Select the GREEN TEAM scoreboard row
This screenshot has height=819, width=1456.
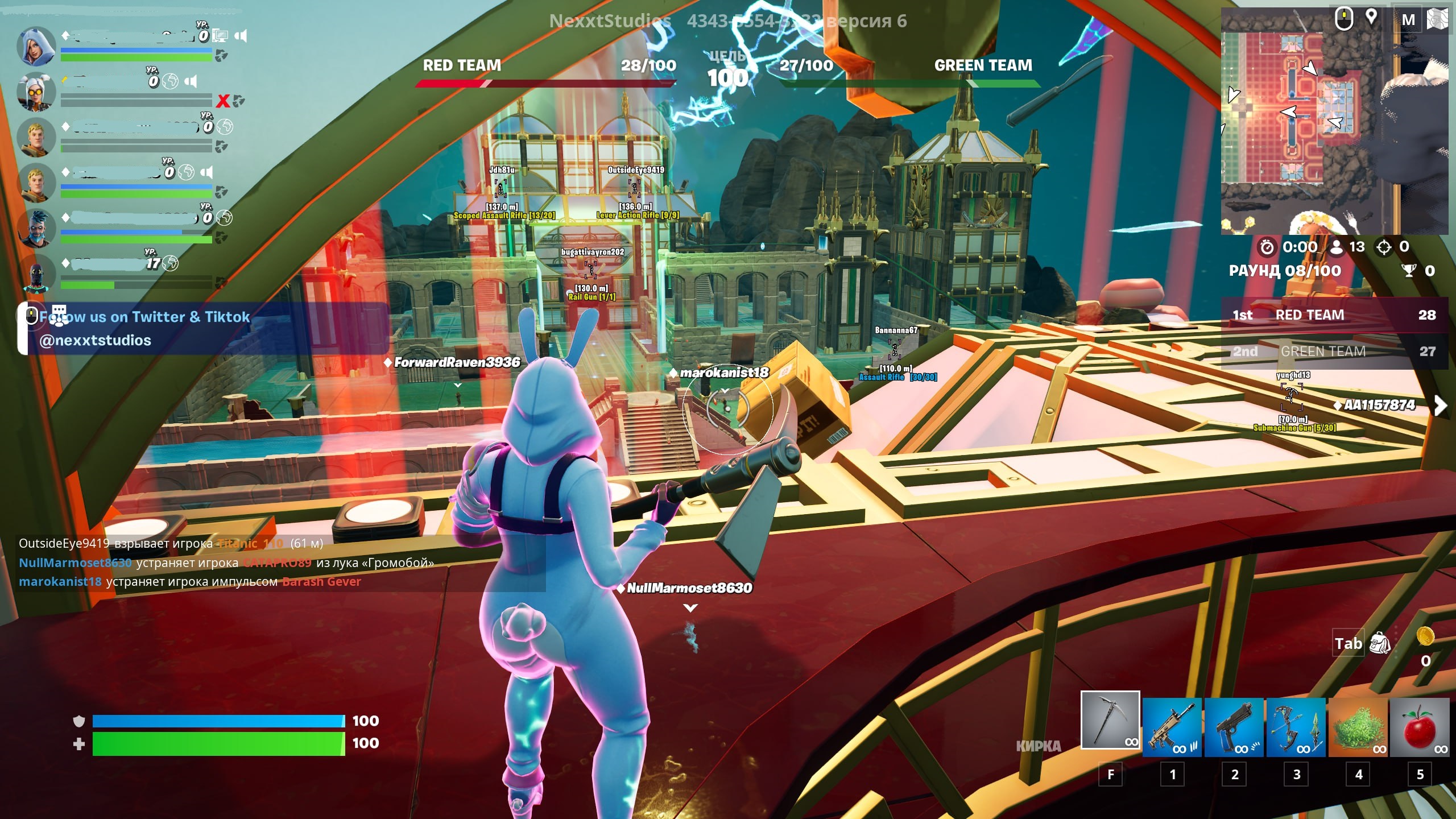[x=1334, y=351]
